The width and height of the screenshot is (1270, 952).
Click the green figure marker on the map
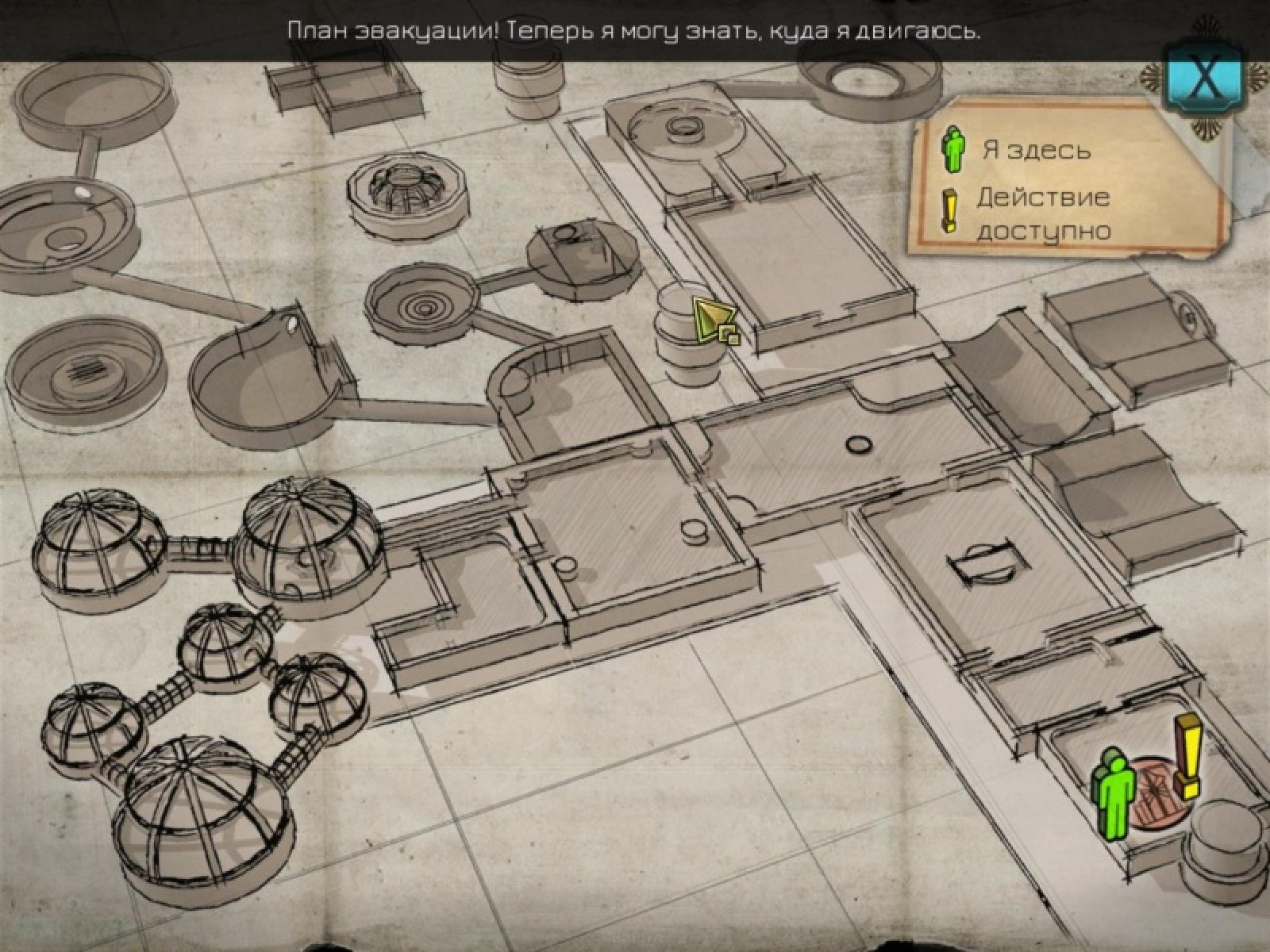tap(1115, 796)
